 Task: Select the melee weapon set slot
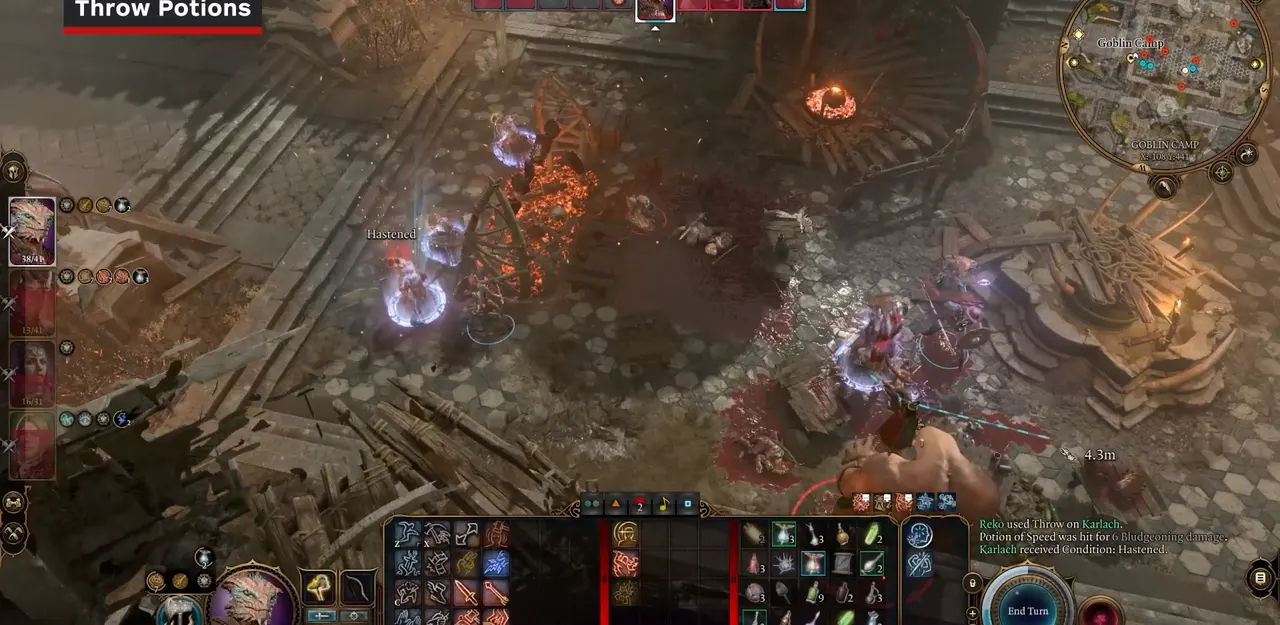[x=320, y=588]
